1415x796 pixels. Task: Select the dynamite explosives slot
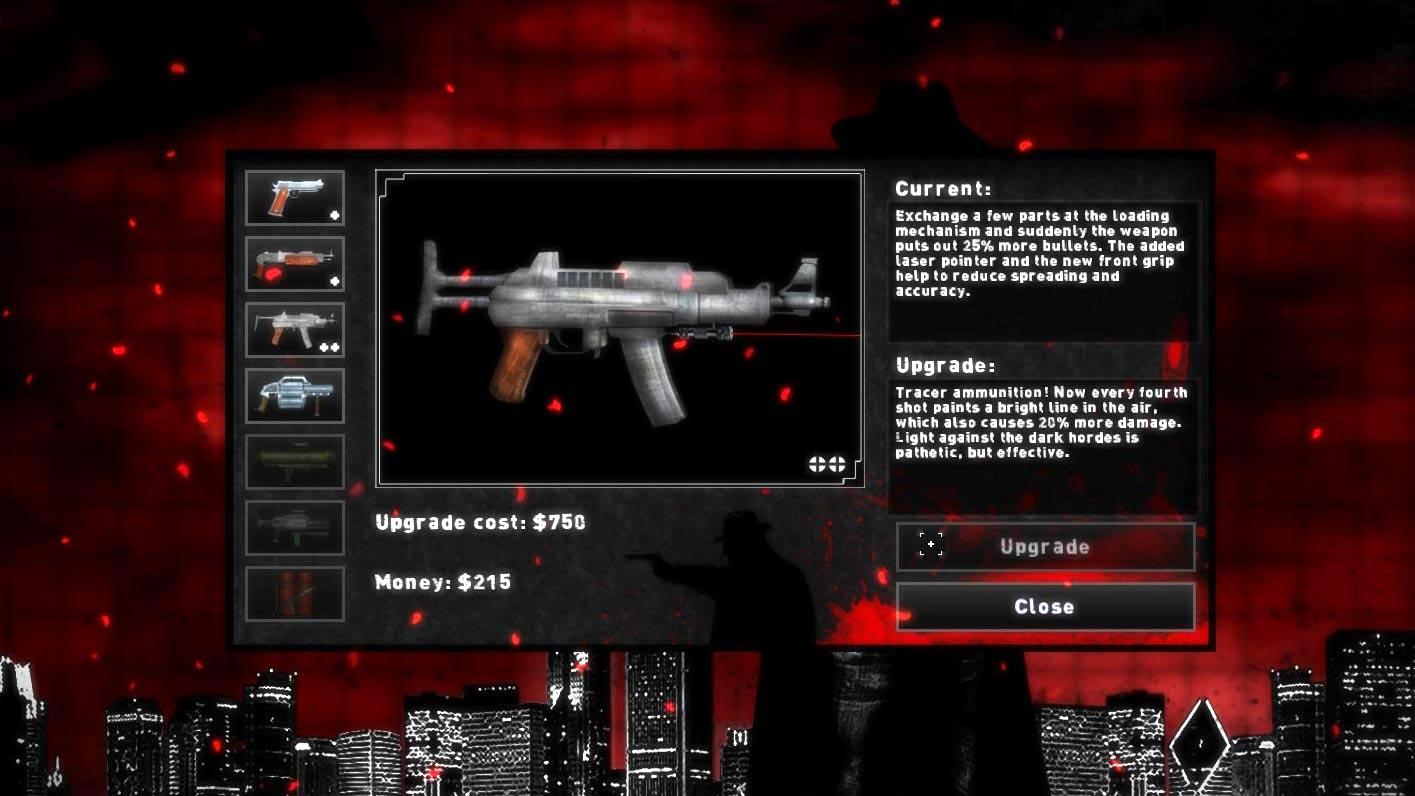point(294,593)
